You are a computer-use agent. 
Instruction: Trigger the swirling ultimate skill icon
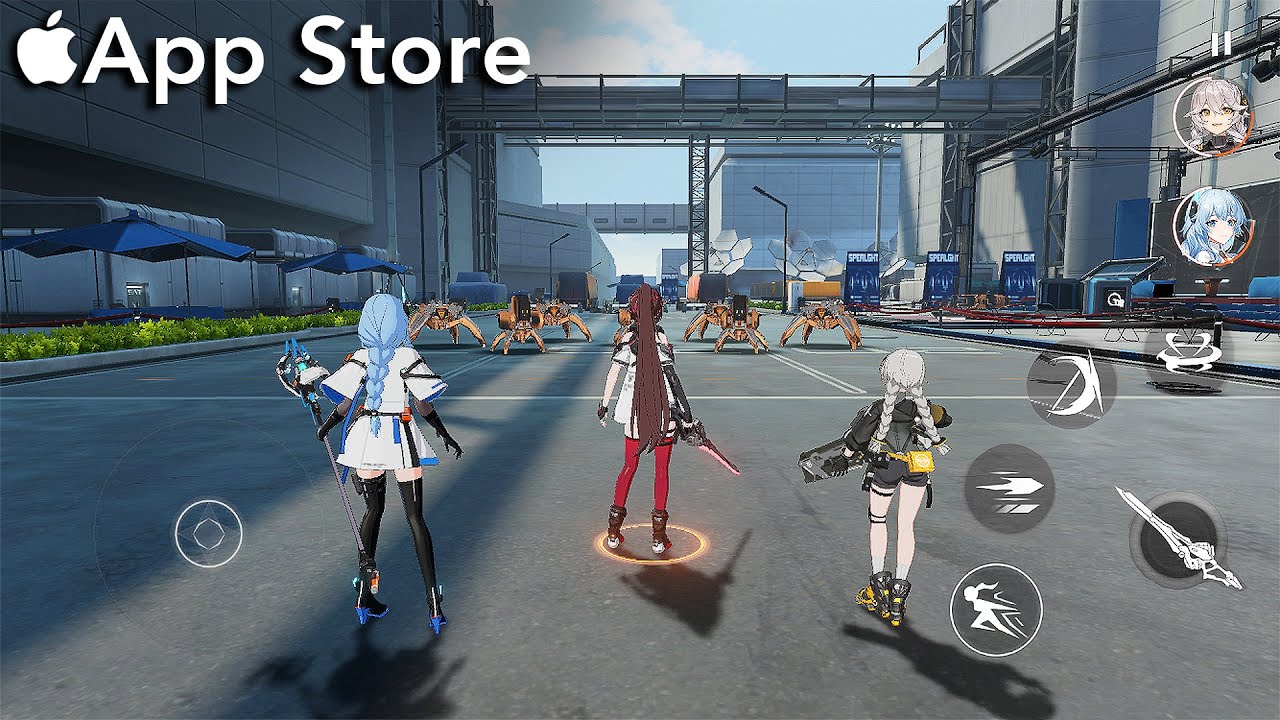1185,353
